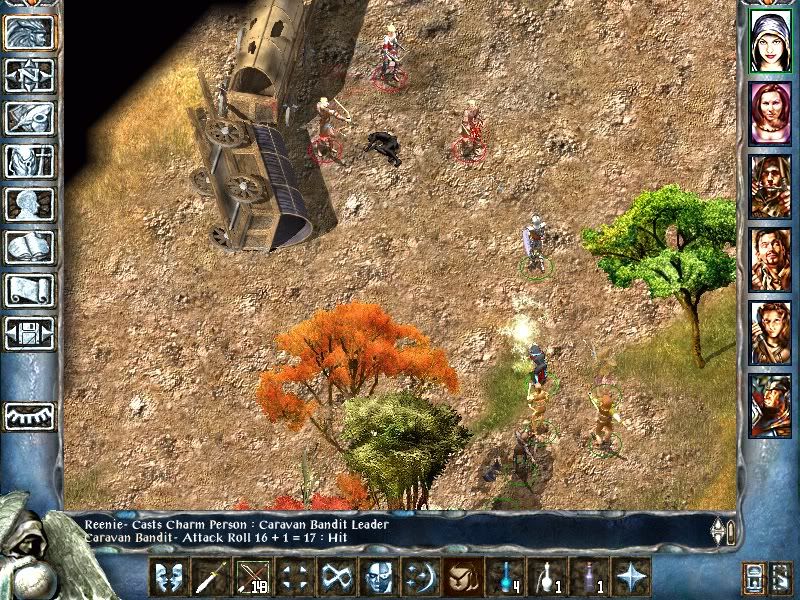Open the options scroll icon

point(29,290)
